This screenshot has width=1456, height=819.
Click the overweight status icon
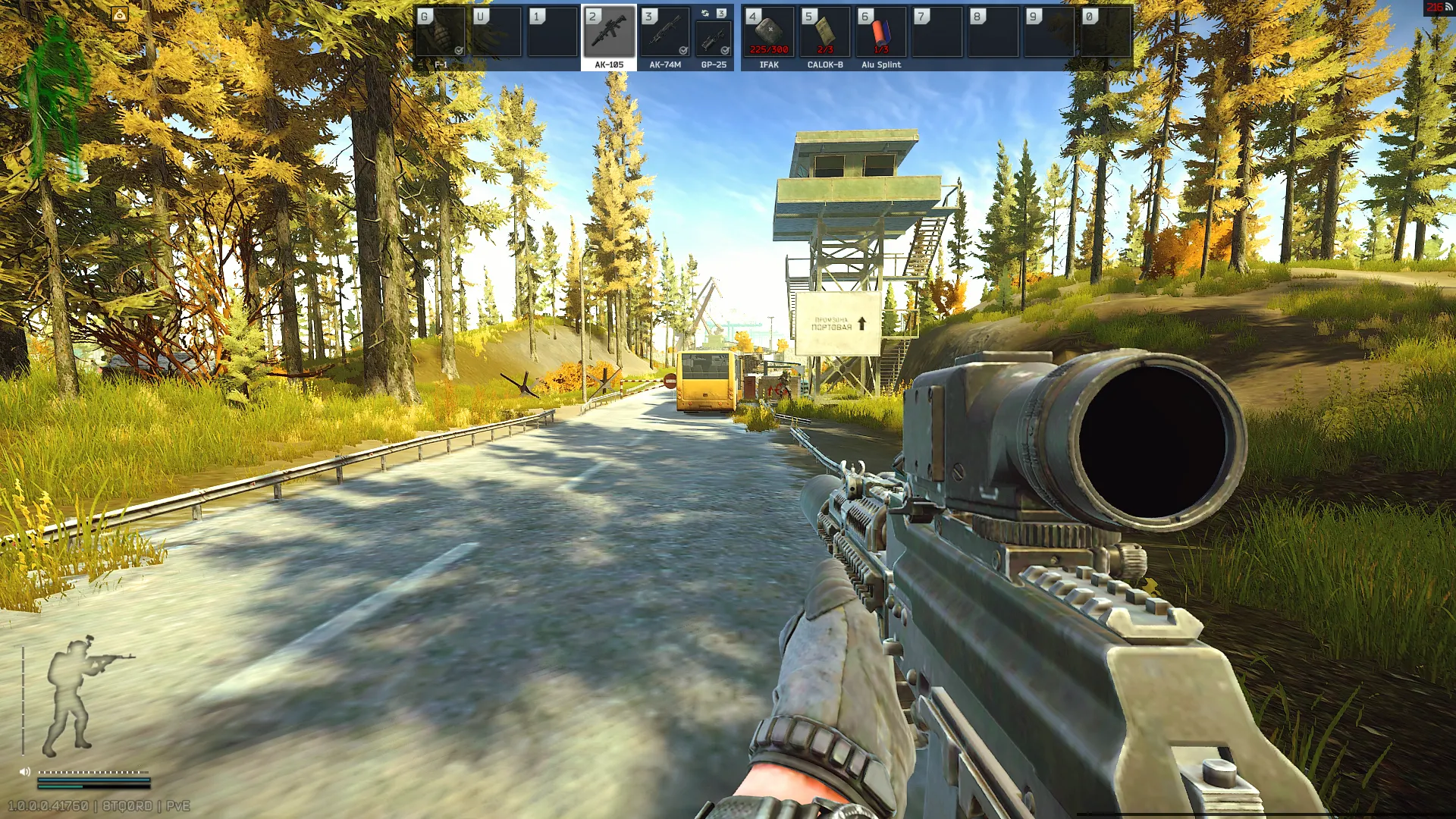[120, 14]
